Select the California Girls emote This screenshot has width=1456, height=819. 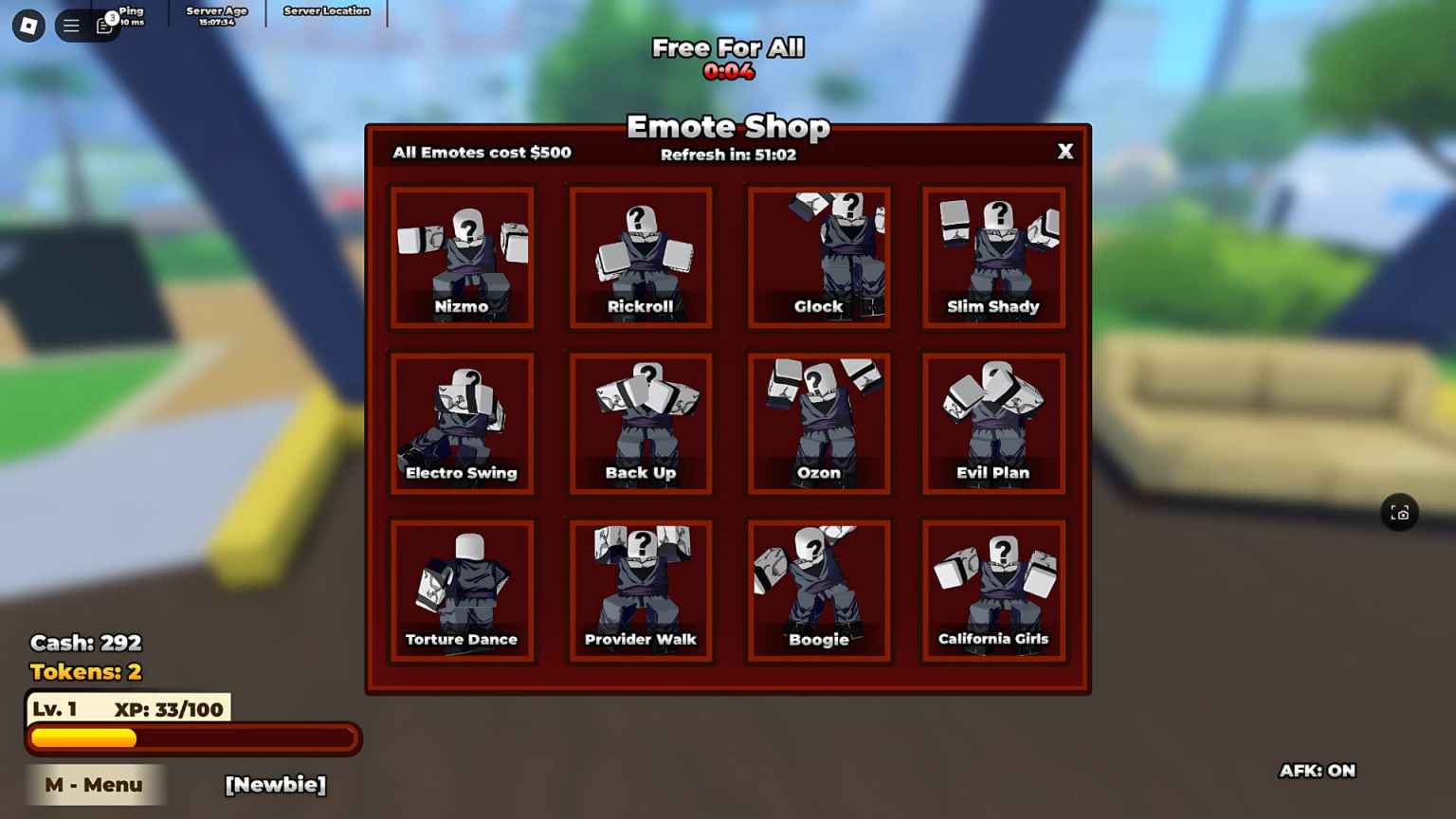click(993, 591)
